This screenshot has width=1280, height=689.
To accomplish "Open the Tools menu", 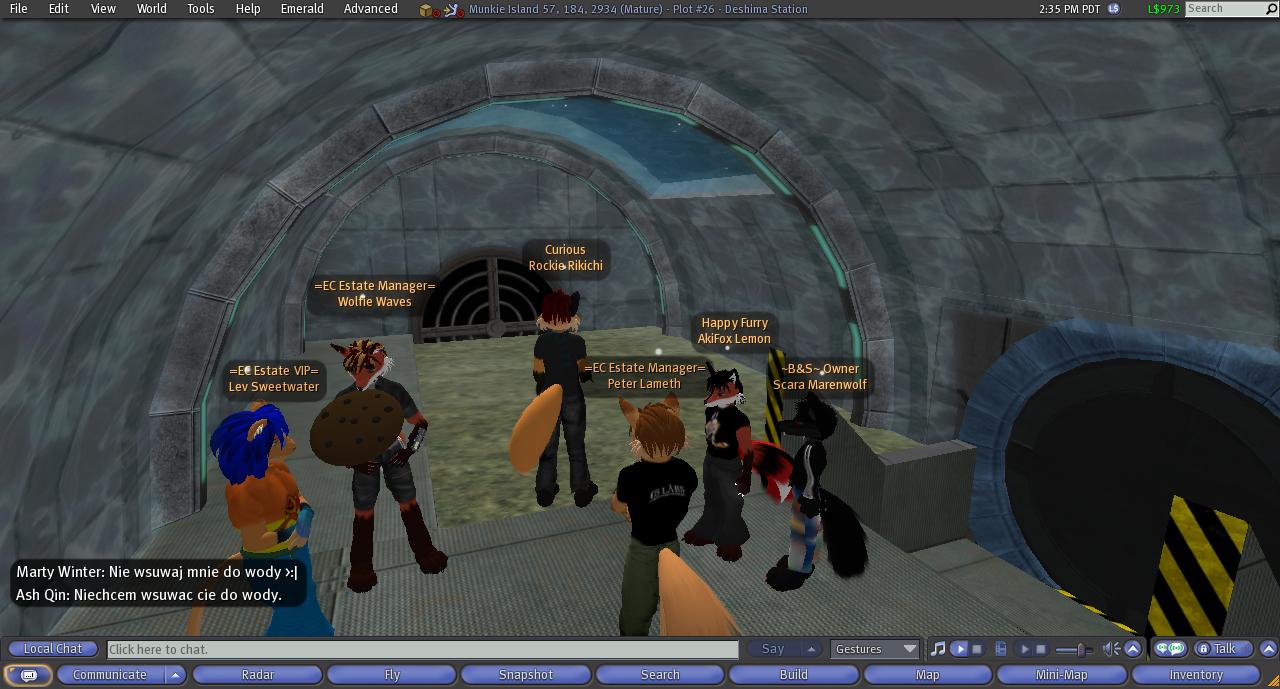I will point(200,9).
